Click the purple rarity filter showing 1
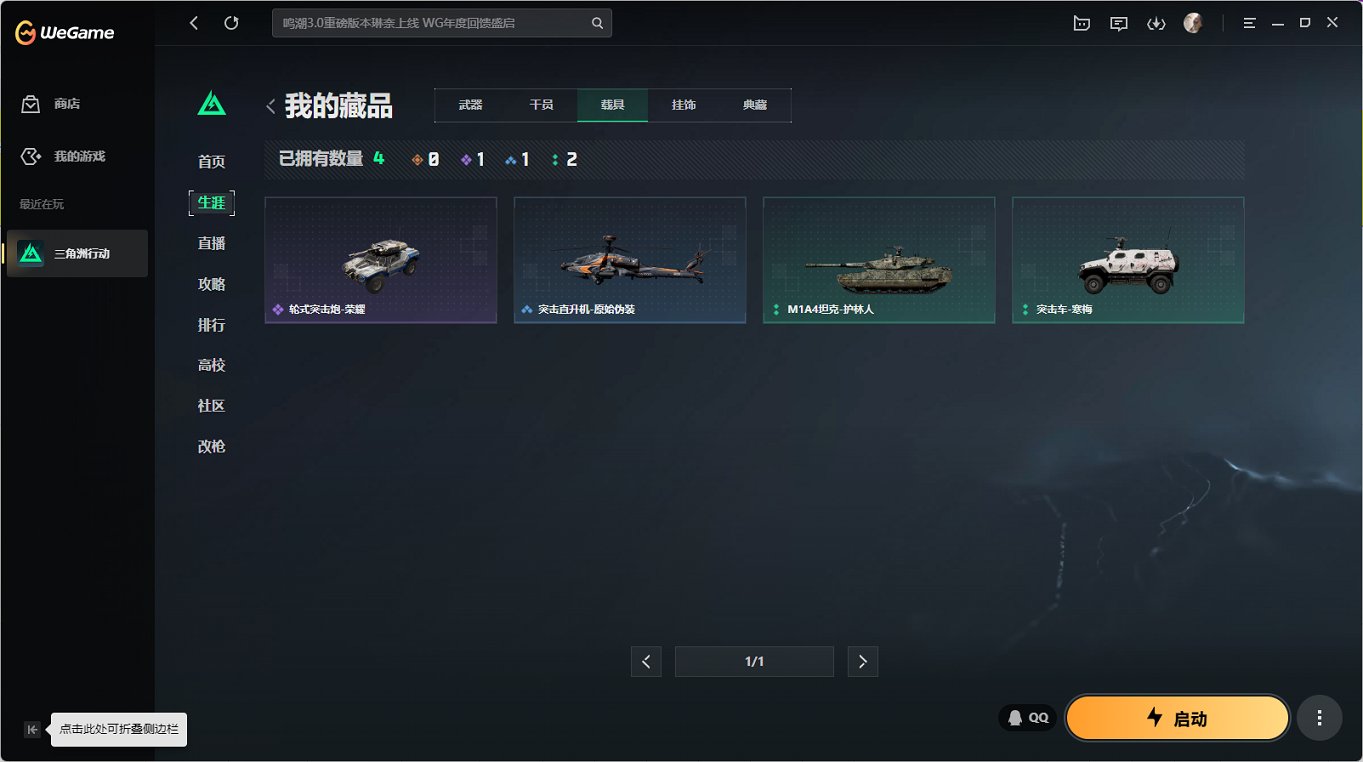Image resolution: width=1363 pixels, height=762 pixels. [x=471, y=158]
